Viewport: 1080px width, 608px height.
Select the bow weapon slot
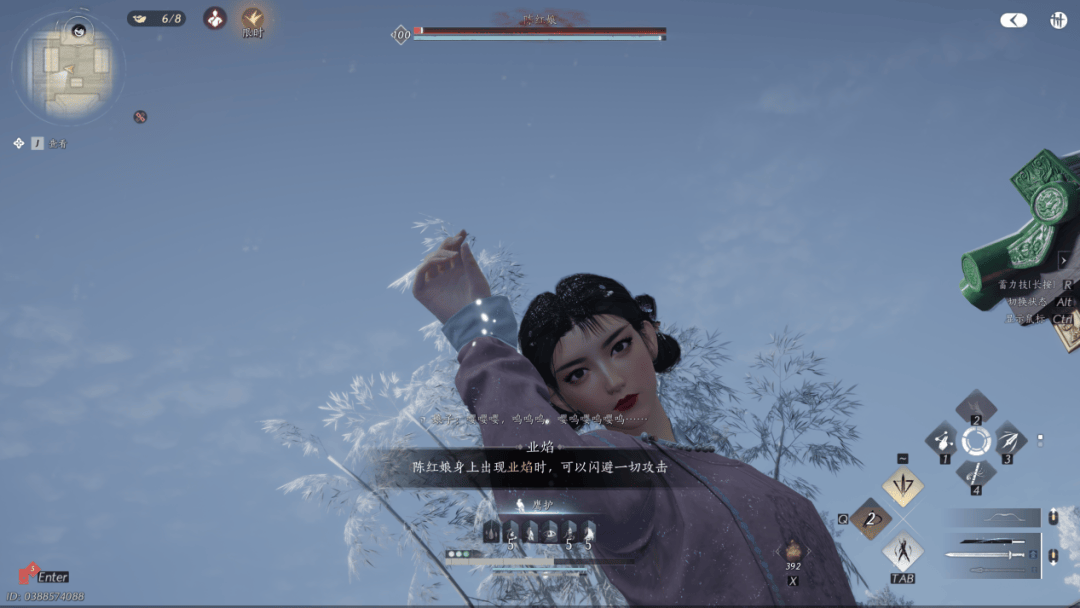click(993, 518)
